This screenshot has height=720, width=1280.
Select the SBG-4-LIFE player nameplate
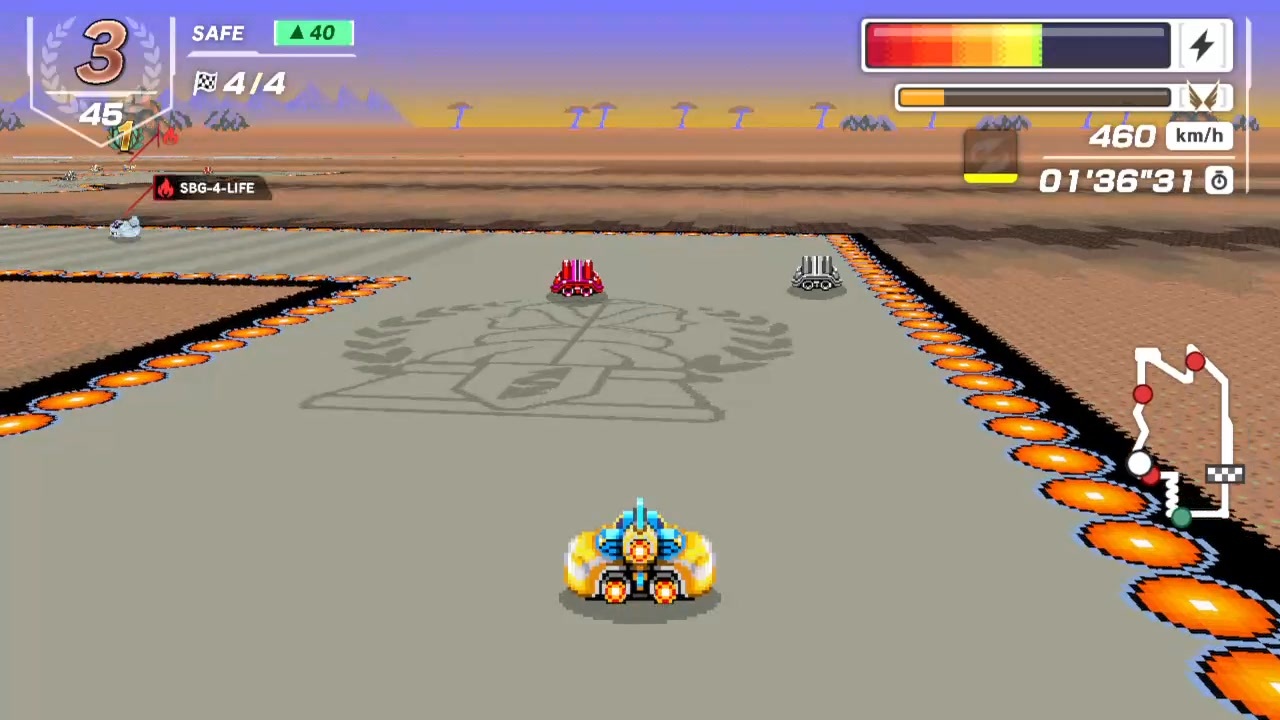click(216, 188)
